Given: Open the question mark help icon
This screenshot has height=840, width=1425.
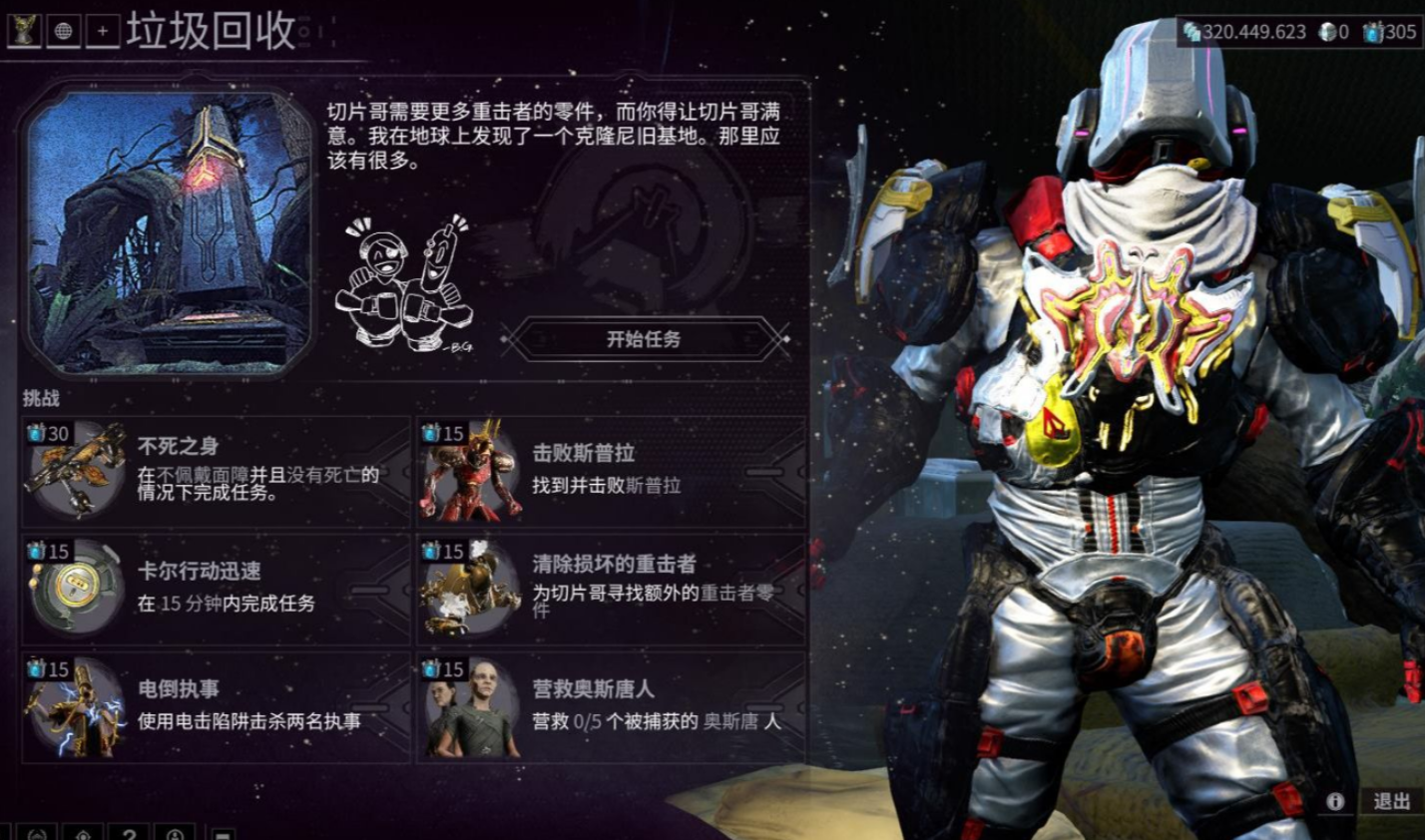Looking at the screenshot, I should (x=128, y=834).
